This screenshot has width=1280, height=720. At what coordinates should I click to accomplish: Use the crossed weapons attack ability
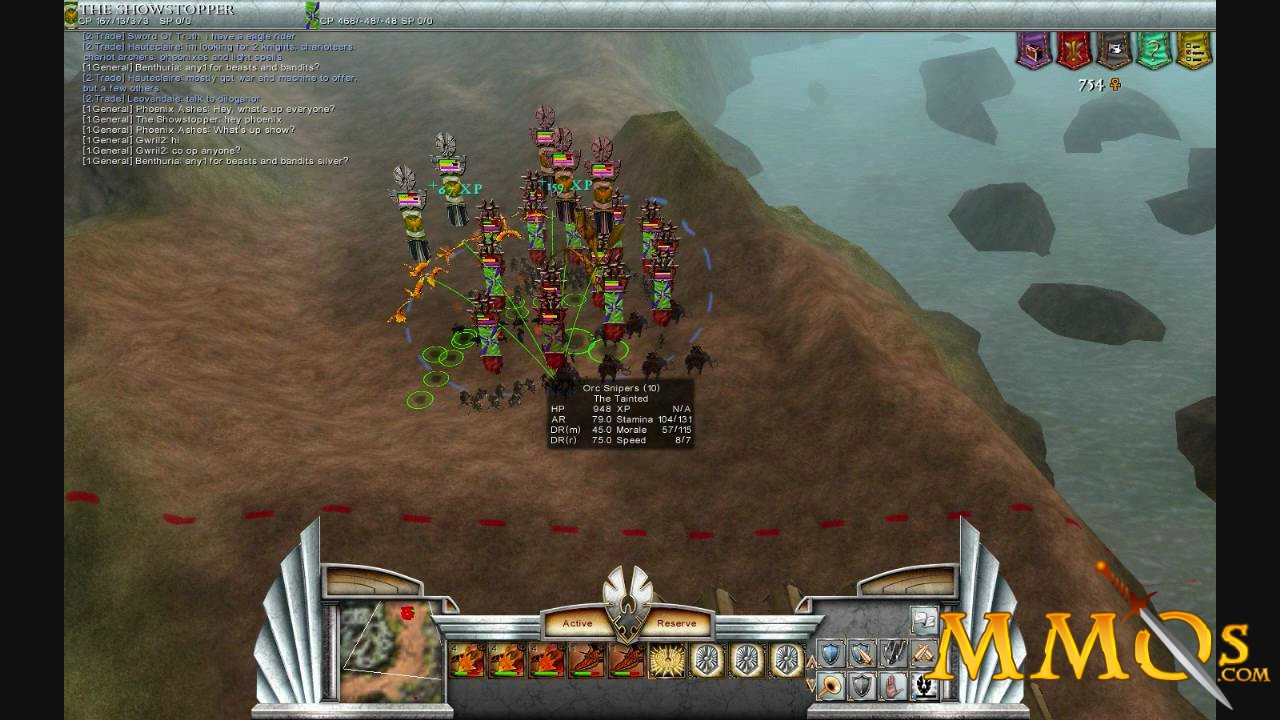point(923,653)
